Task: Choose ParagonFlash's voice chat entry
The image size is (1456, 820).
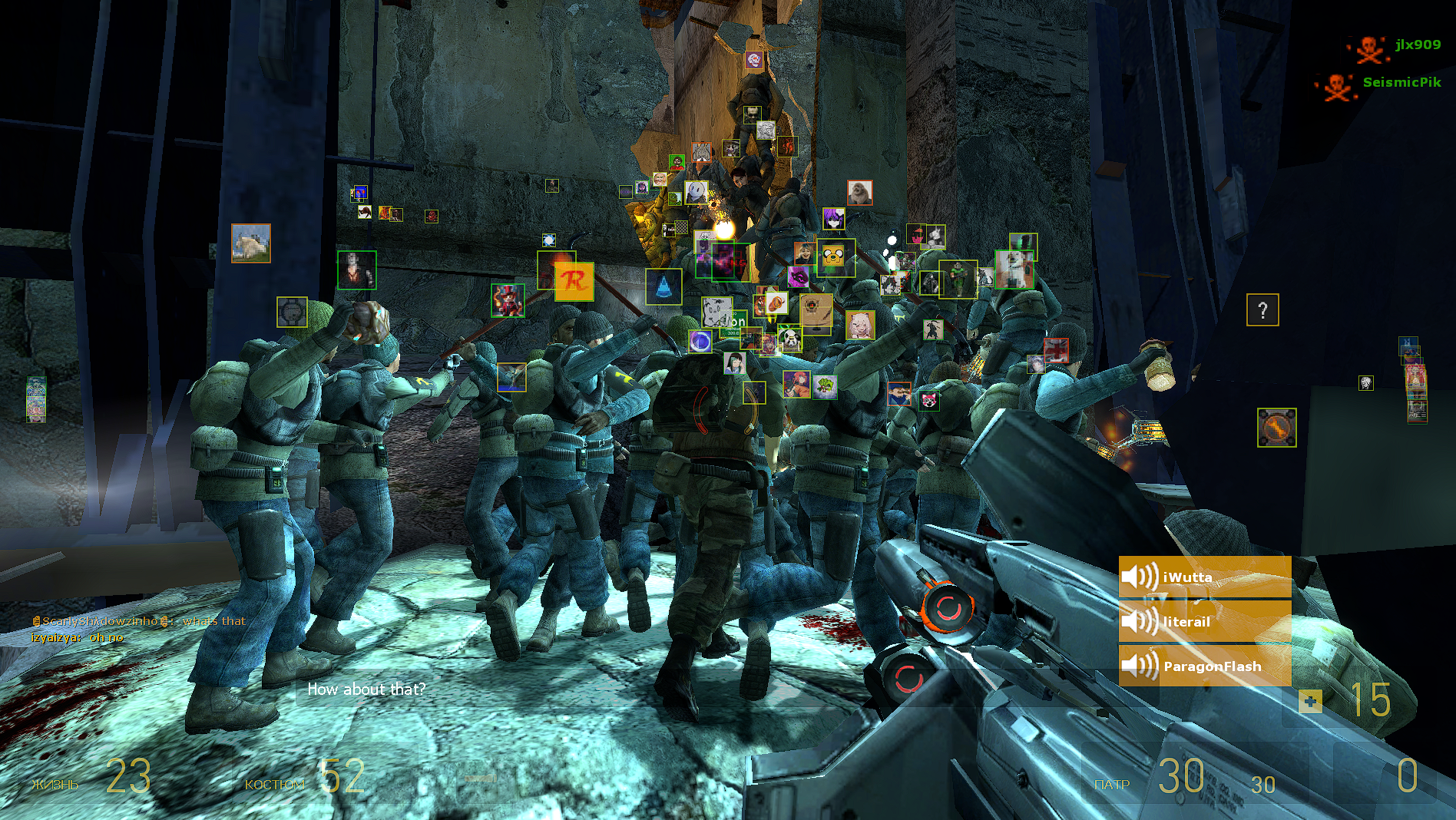Action: (1204, 666)
